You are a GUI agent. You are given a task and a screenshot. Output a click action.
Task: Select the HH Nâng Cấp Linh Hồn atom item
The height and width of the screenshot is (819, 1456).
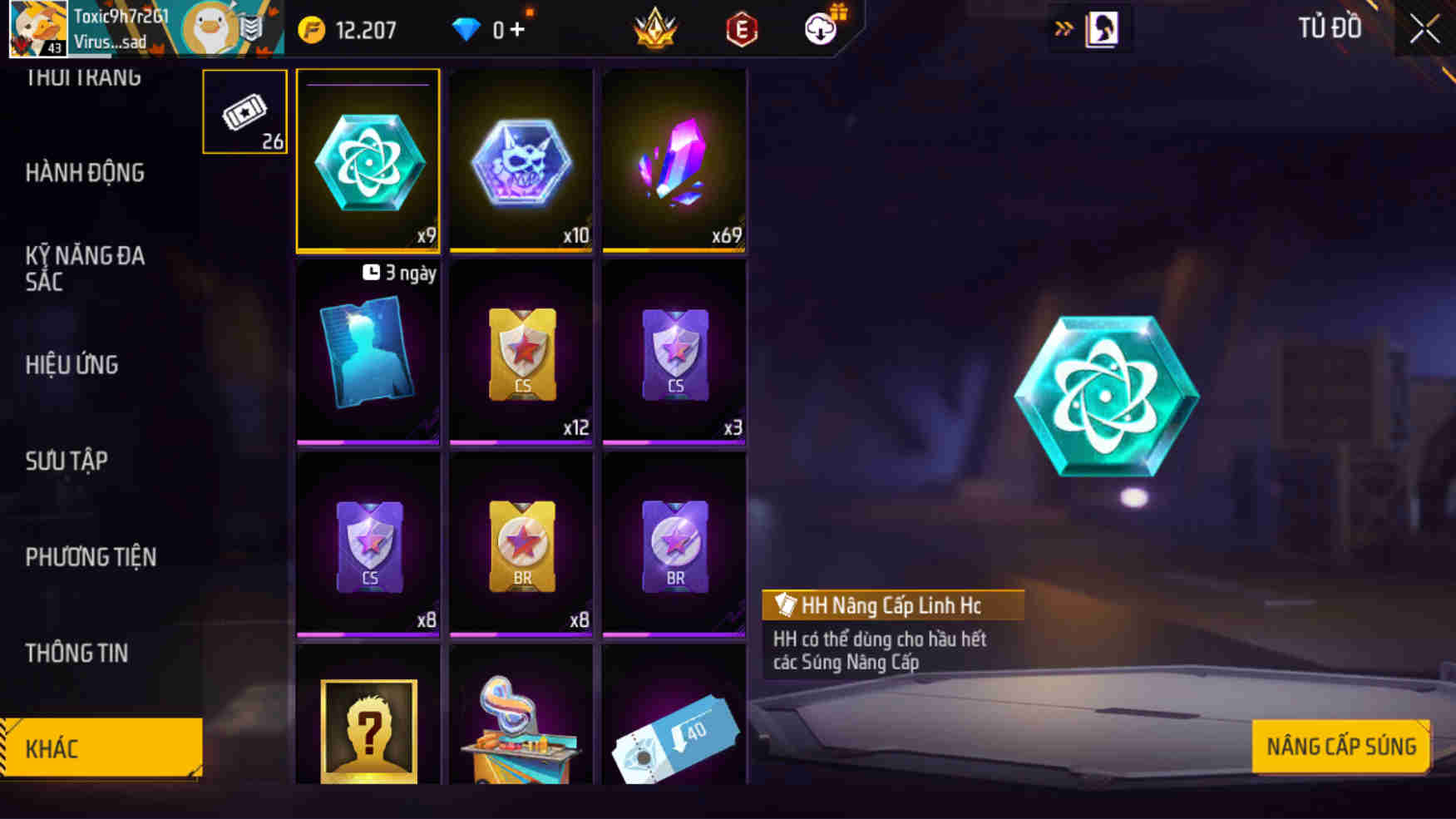point(367,160)
